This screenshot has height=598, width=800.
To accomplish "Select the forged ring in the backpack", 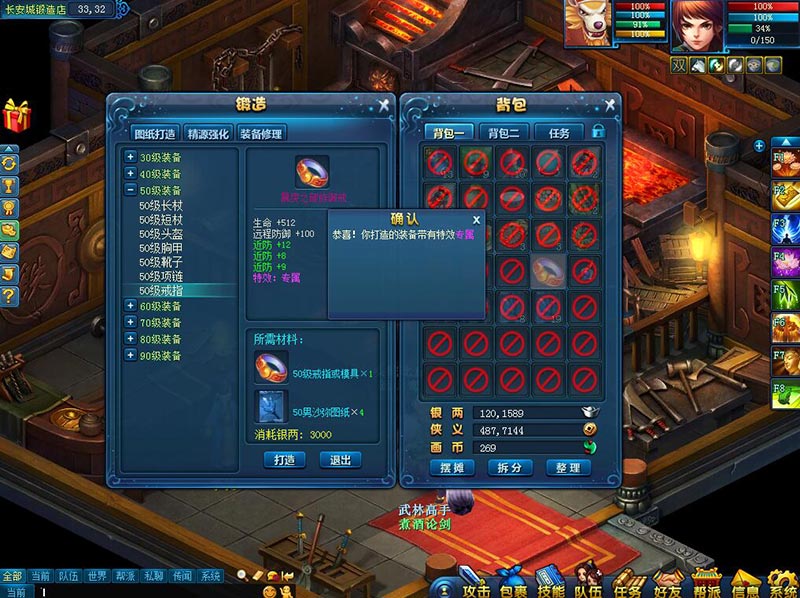I will (547, 270).
